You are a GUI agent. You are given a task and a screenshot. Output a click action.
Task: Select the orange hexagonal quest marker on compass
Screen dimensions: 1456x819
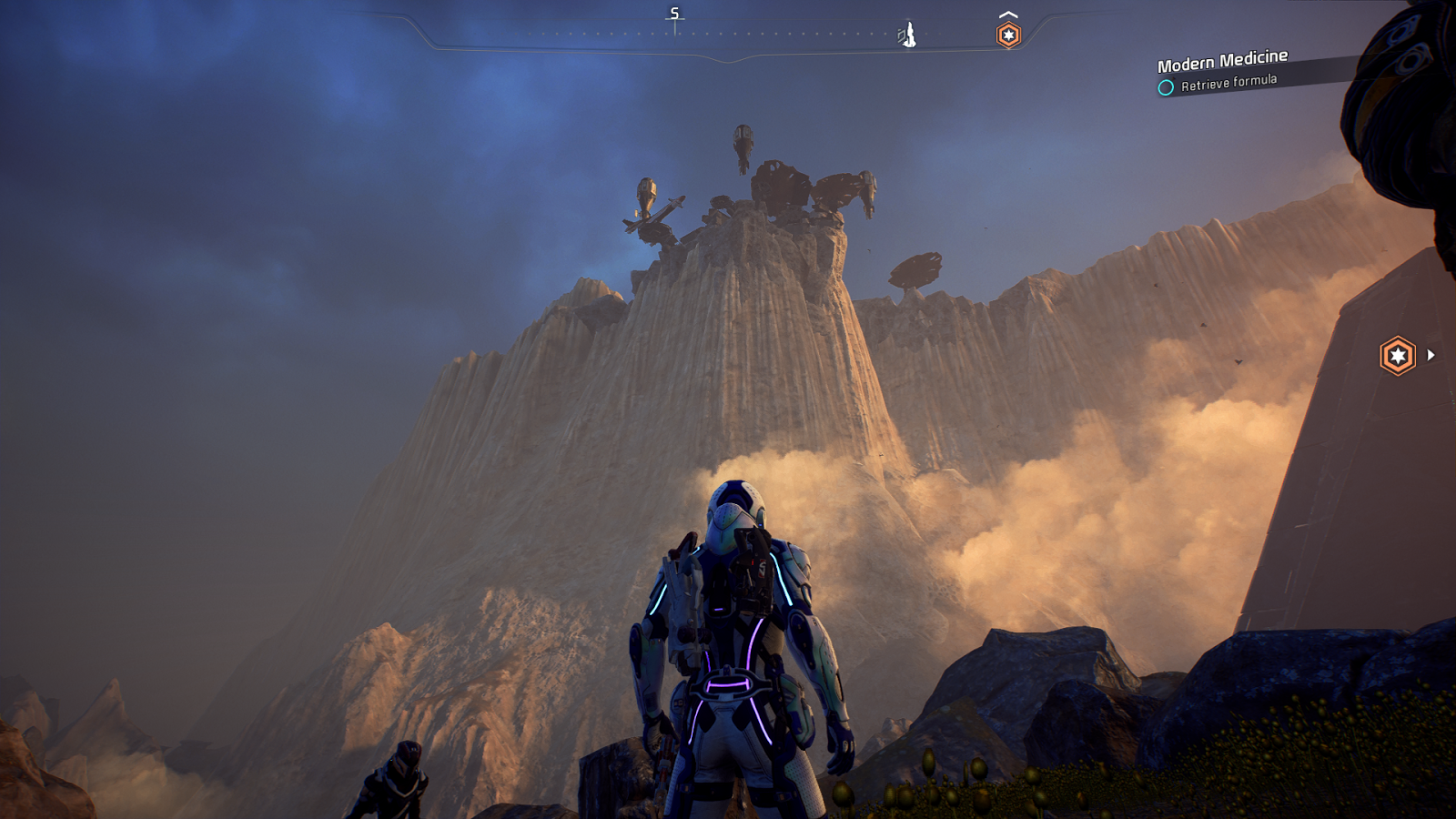[1007, 33]
